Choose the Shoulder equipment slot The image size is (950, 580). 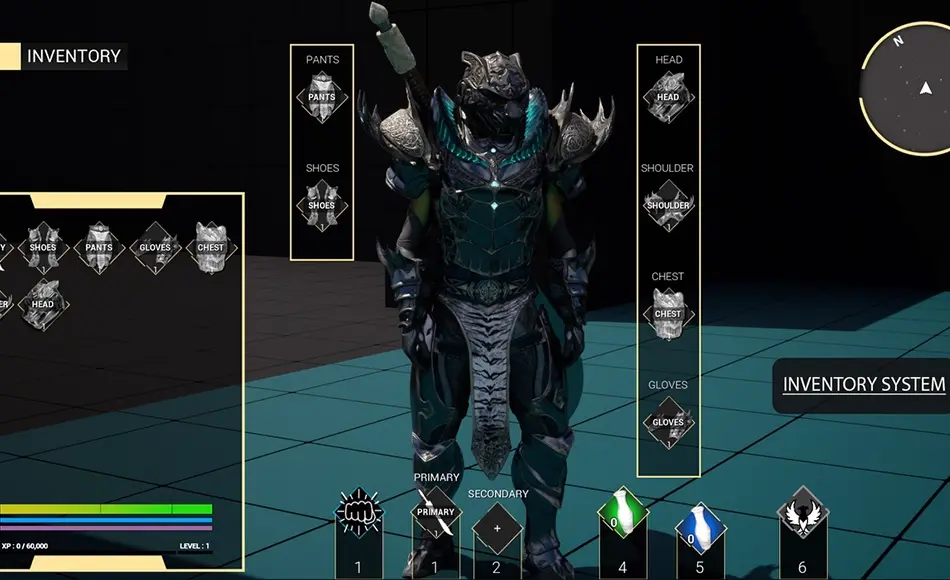(668, 206)
